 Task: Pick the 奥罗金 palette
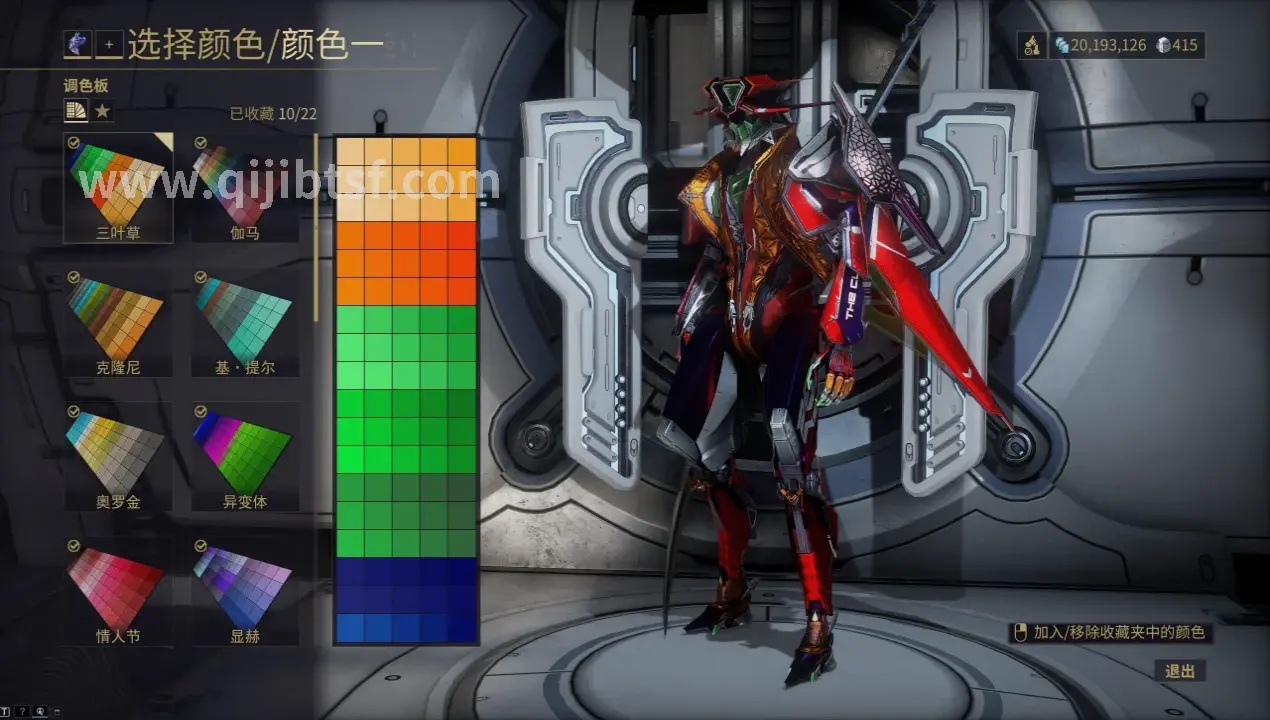tap(118, 455)
